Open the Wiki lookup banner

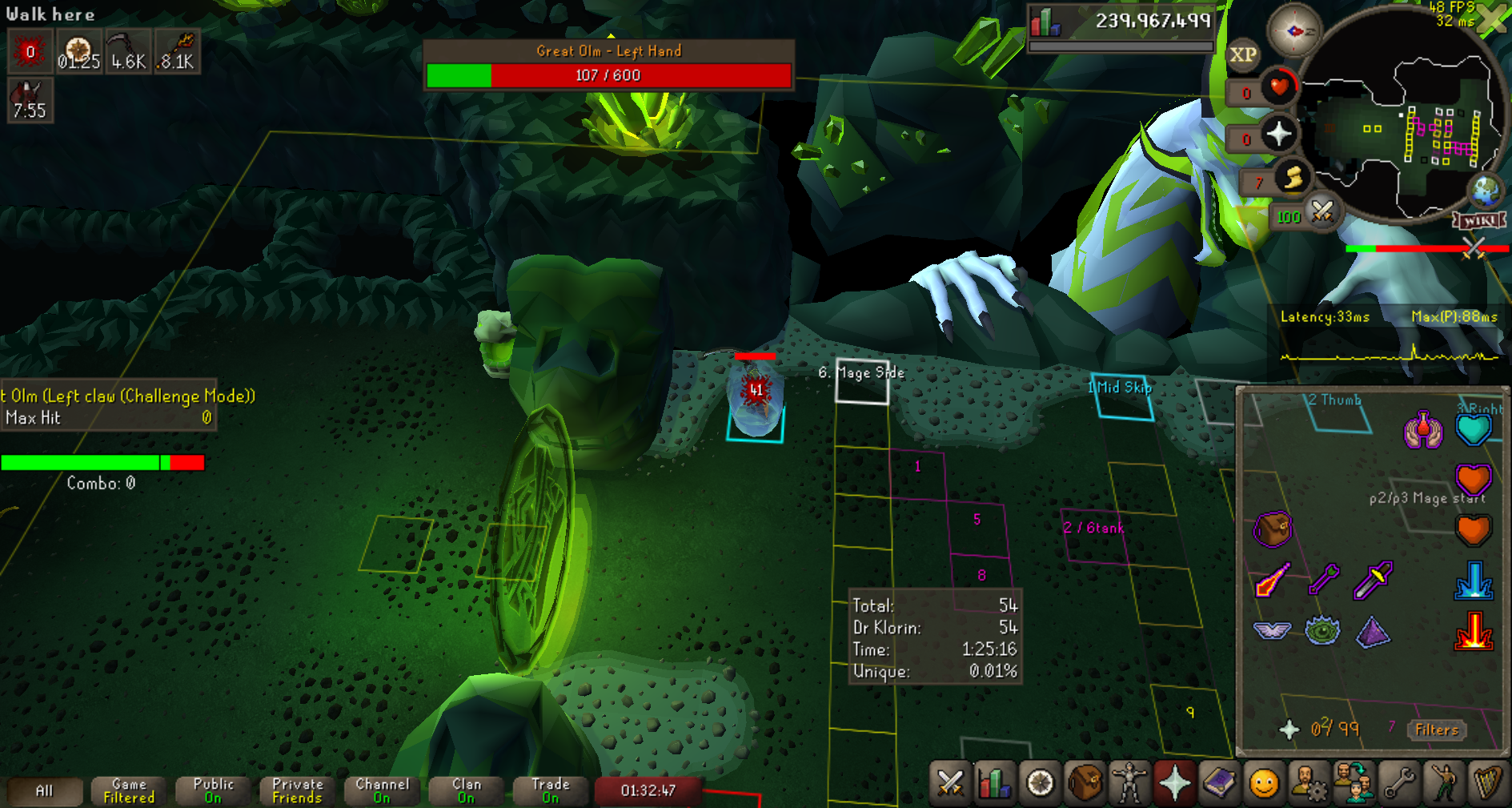(x=1480, y=220)
